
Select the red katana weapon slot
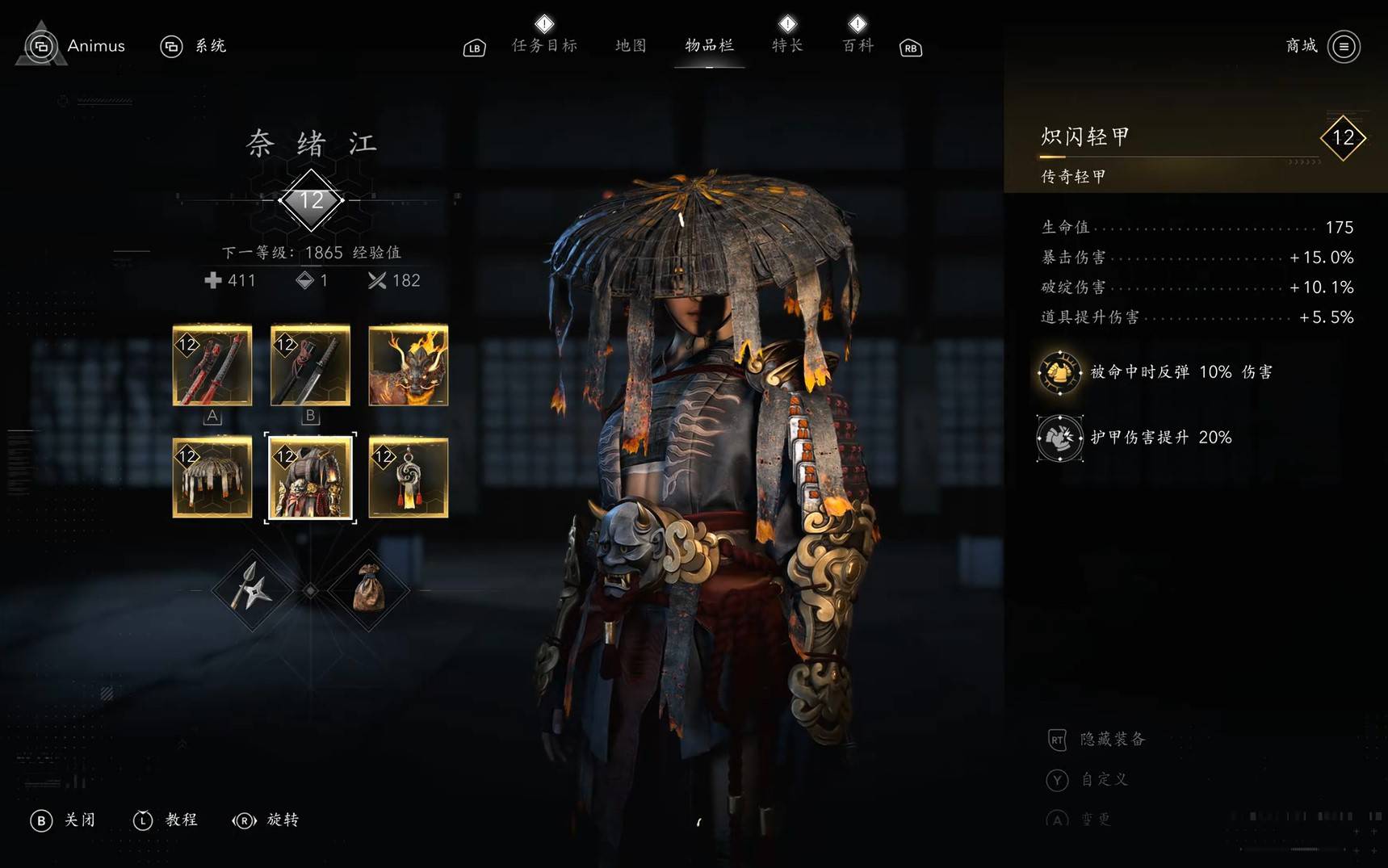pyautogui.click(x=212, y=365)
